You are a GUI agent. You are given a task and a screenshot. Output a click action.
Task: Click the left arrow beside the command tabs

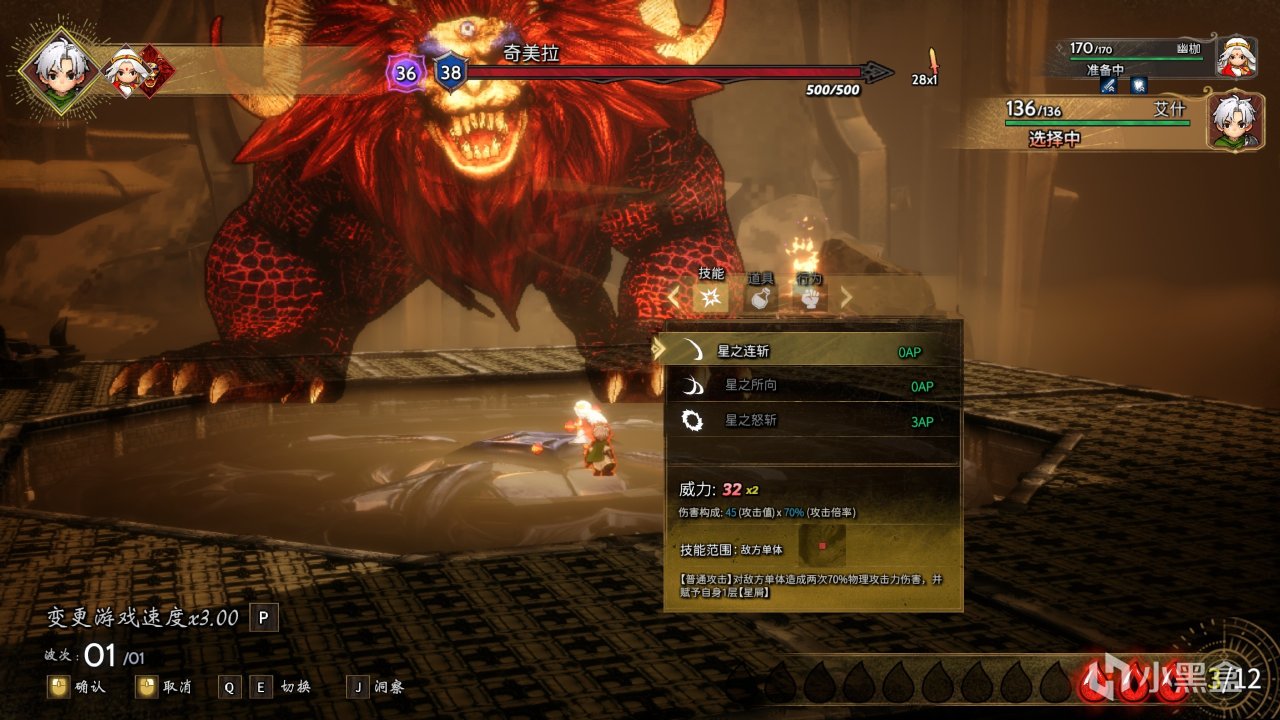point(674,296)
